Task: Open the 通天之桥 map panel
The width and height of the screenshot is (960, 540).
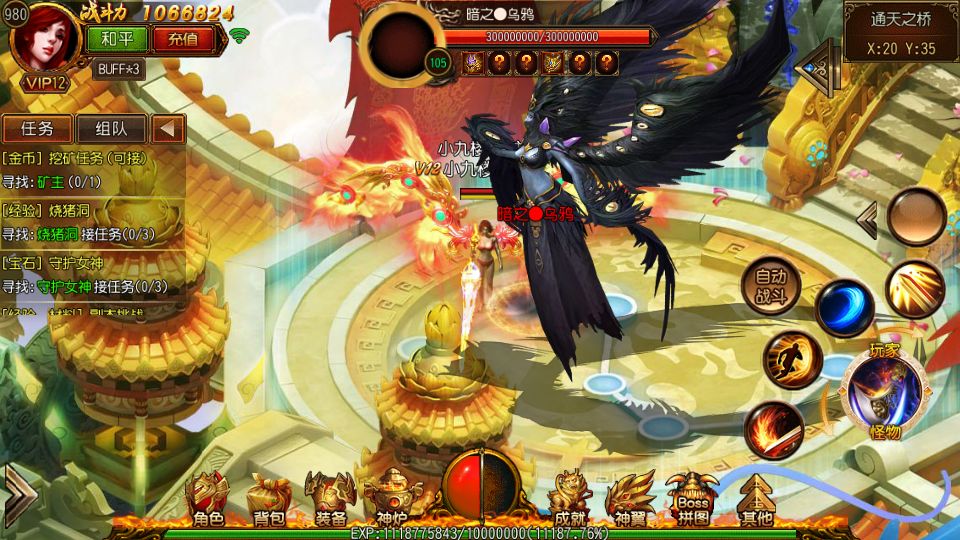Action: 901,32
